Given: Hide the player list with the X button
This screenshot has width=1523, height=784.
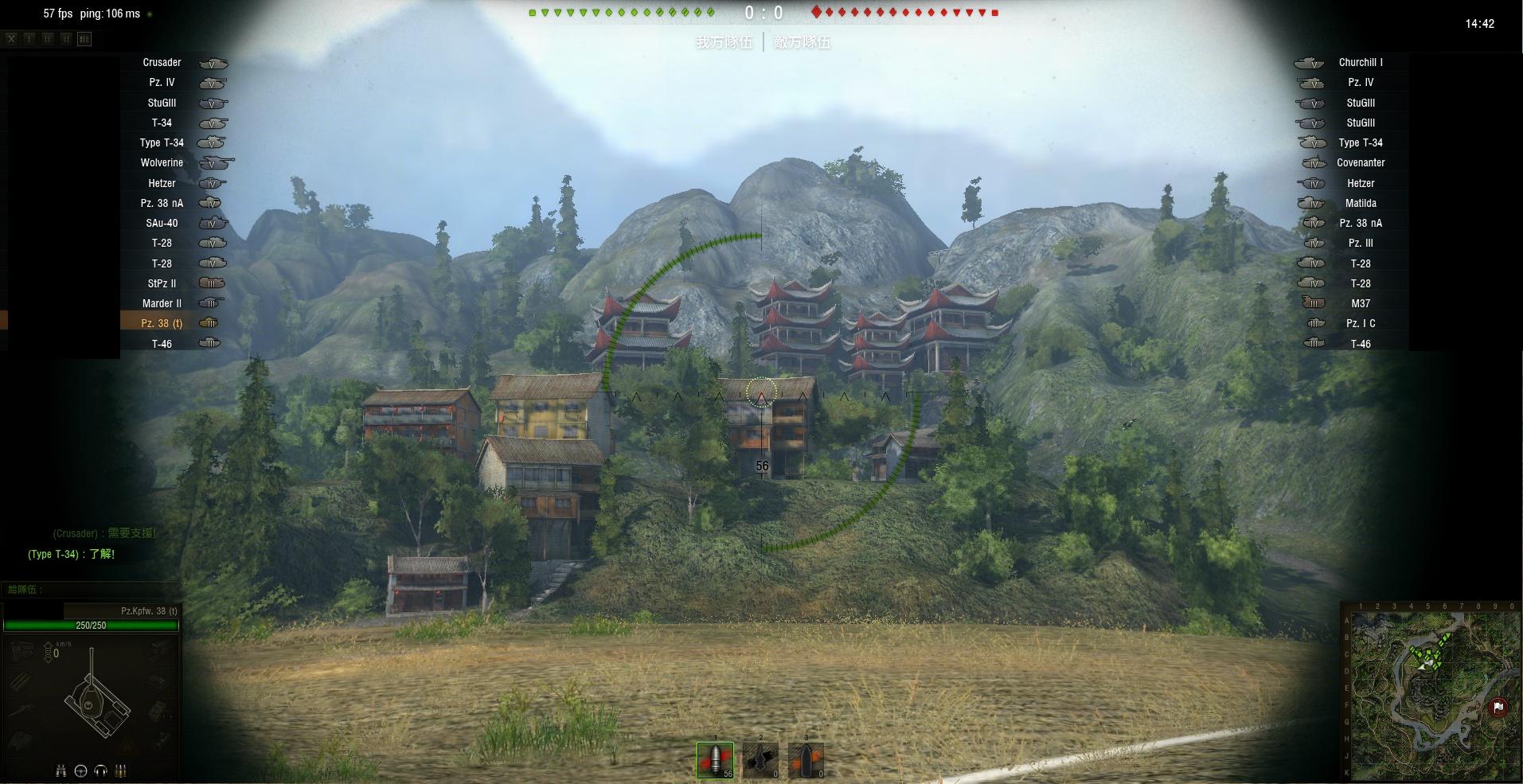Looking at the screenshot, I should coord(11,38).
